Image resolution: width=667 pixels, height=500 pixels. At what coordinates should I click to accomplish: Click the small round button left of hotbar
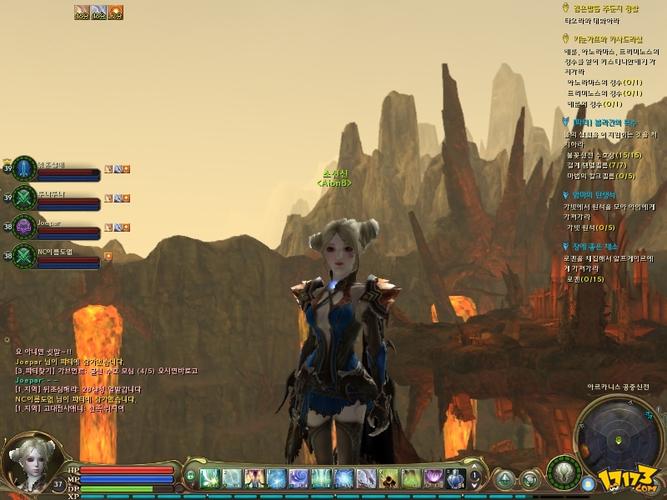coord(189,473)
